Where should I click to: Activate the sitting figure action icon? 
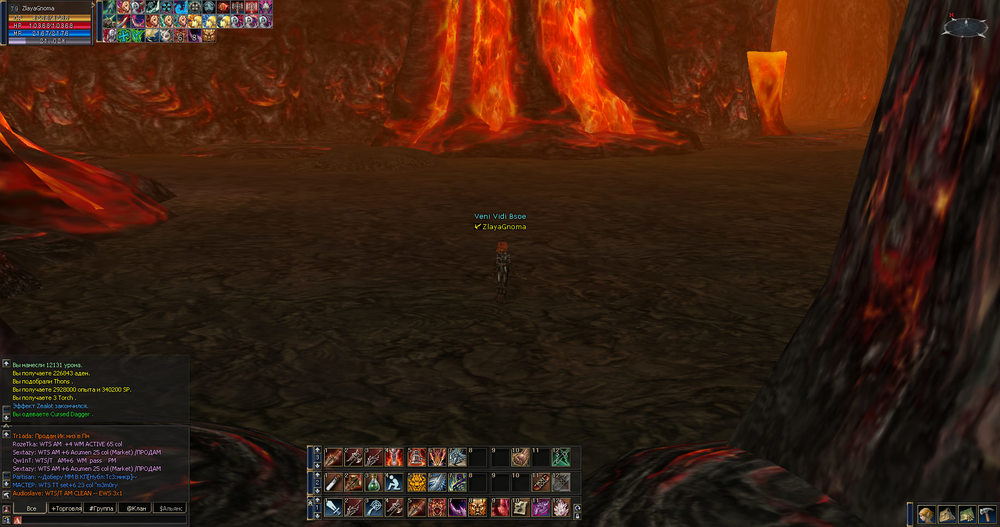coord(394,482)
